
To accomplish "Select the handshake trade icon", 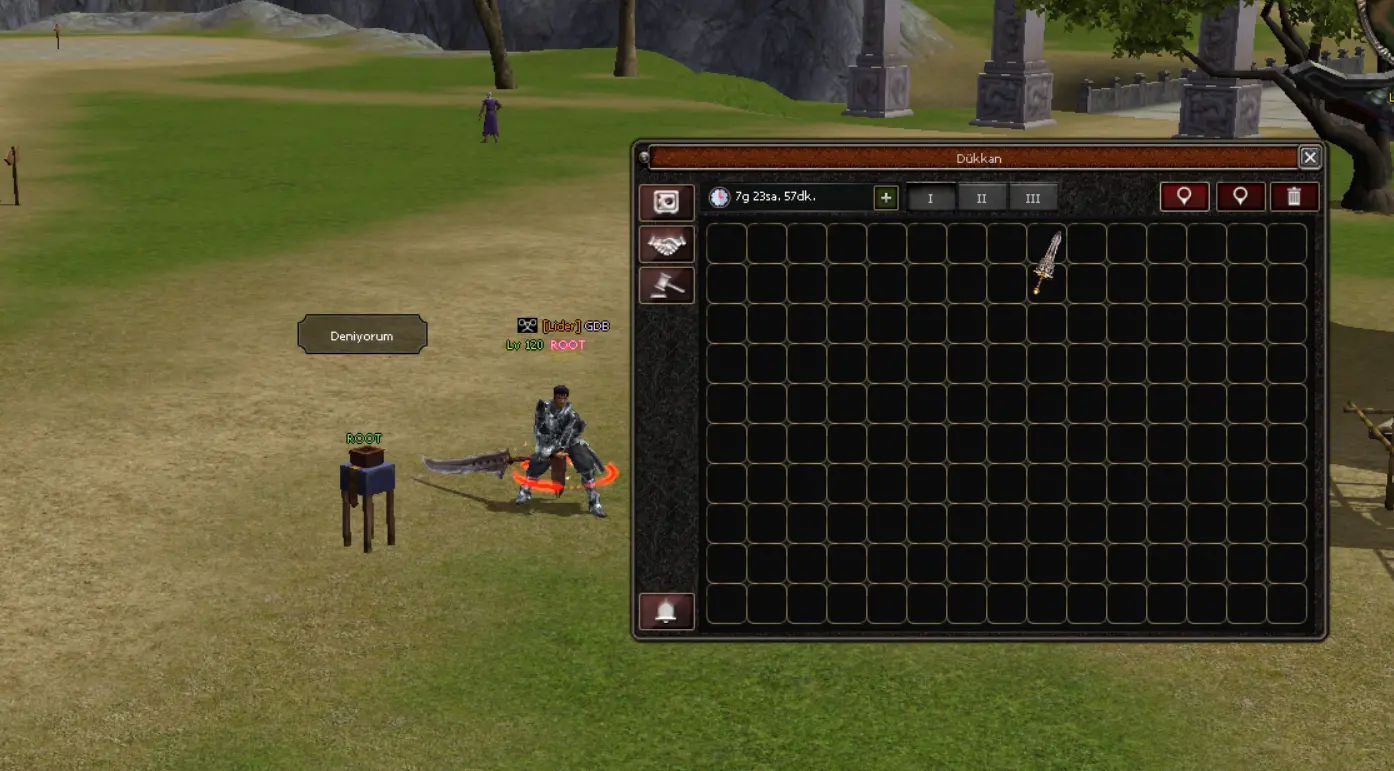I will tap(666, 244).
